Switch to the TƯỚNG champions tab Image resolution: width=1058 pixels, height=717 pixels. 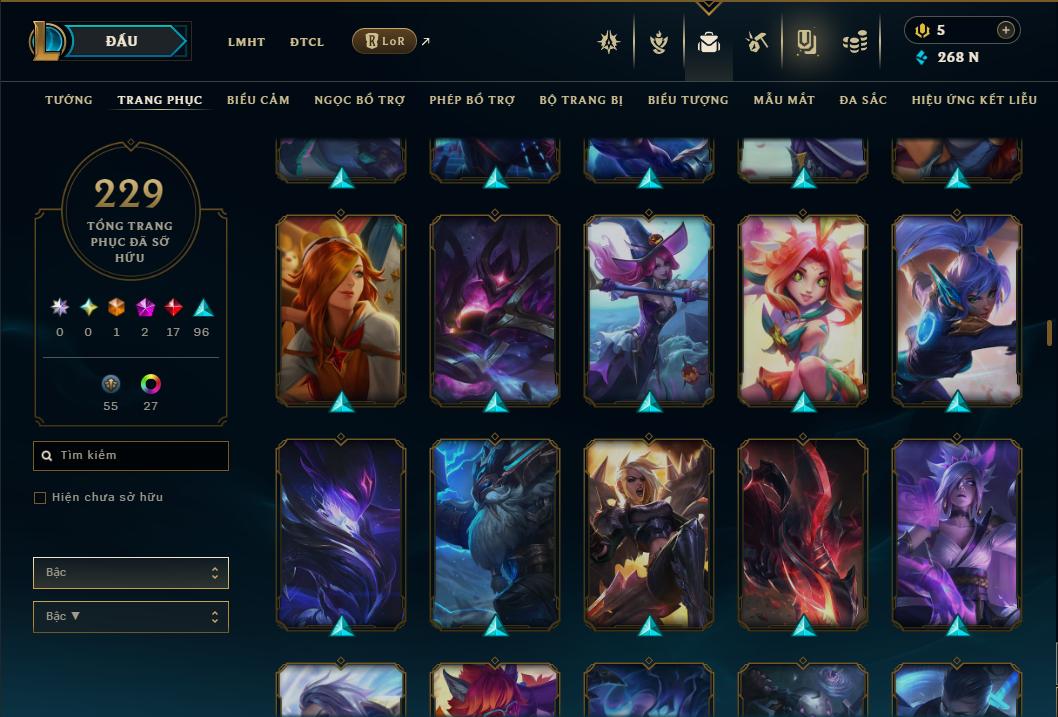click(x=69, y=100)
